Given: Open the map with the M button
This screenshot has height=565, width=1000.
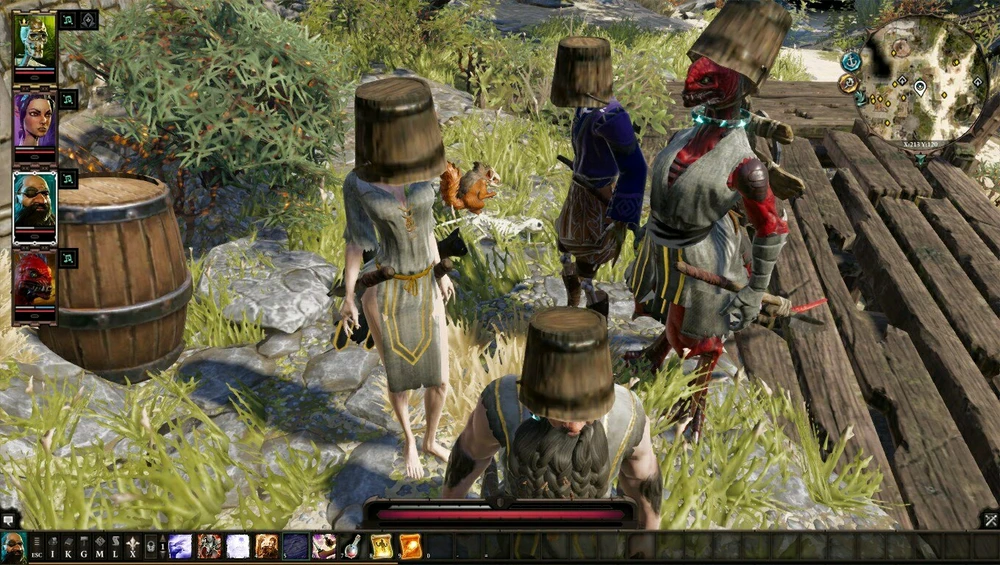Looking at the screenshot, I should click(x=100, y=546).
